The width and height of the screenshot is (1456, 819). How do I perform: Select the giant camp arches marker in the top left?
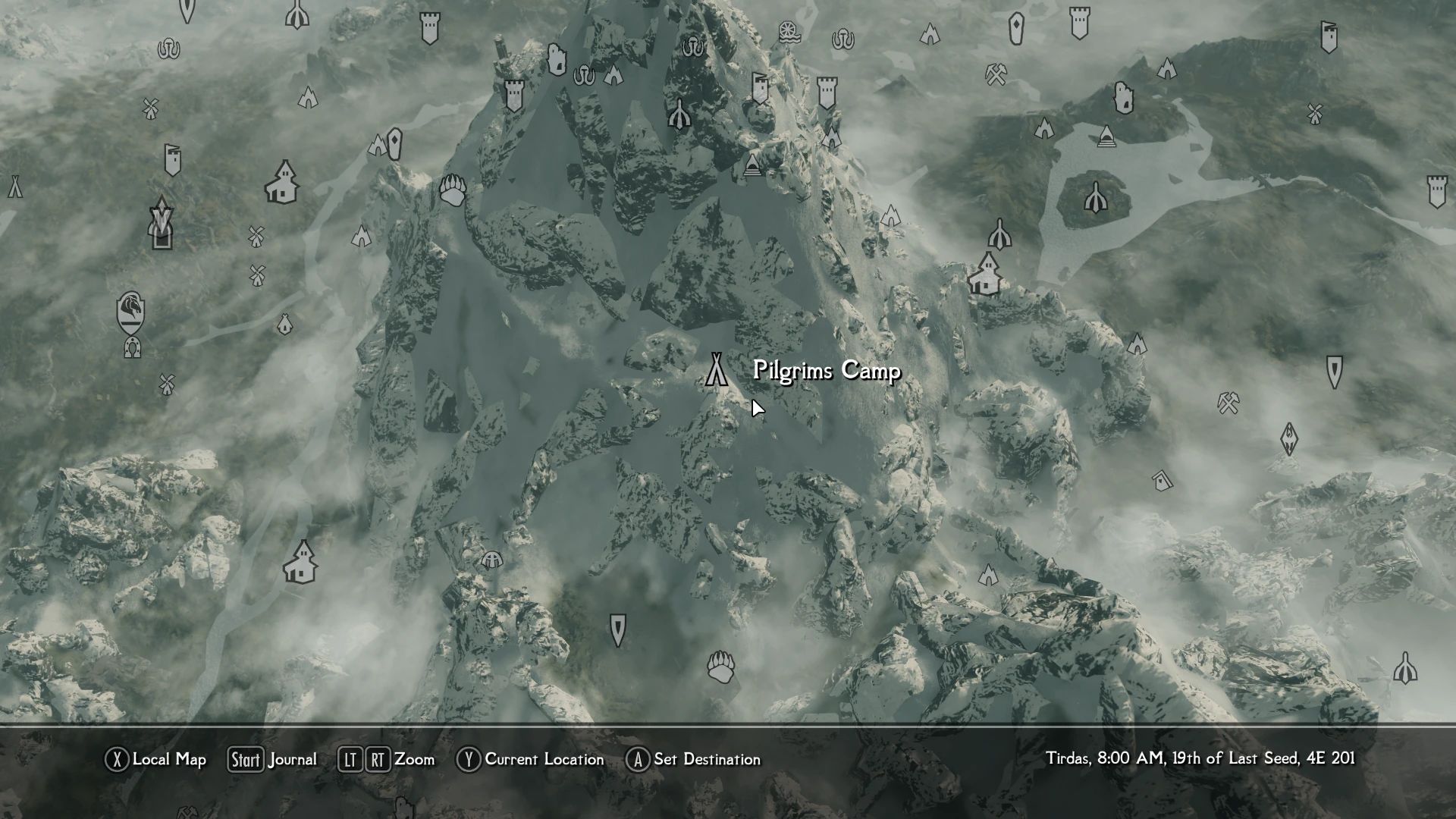pyautogui.click(x=168, y=49)
